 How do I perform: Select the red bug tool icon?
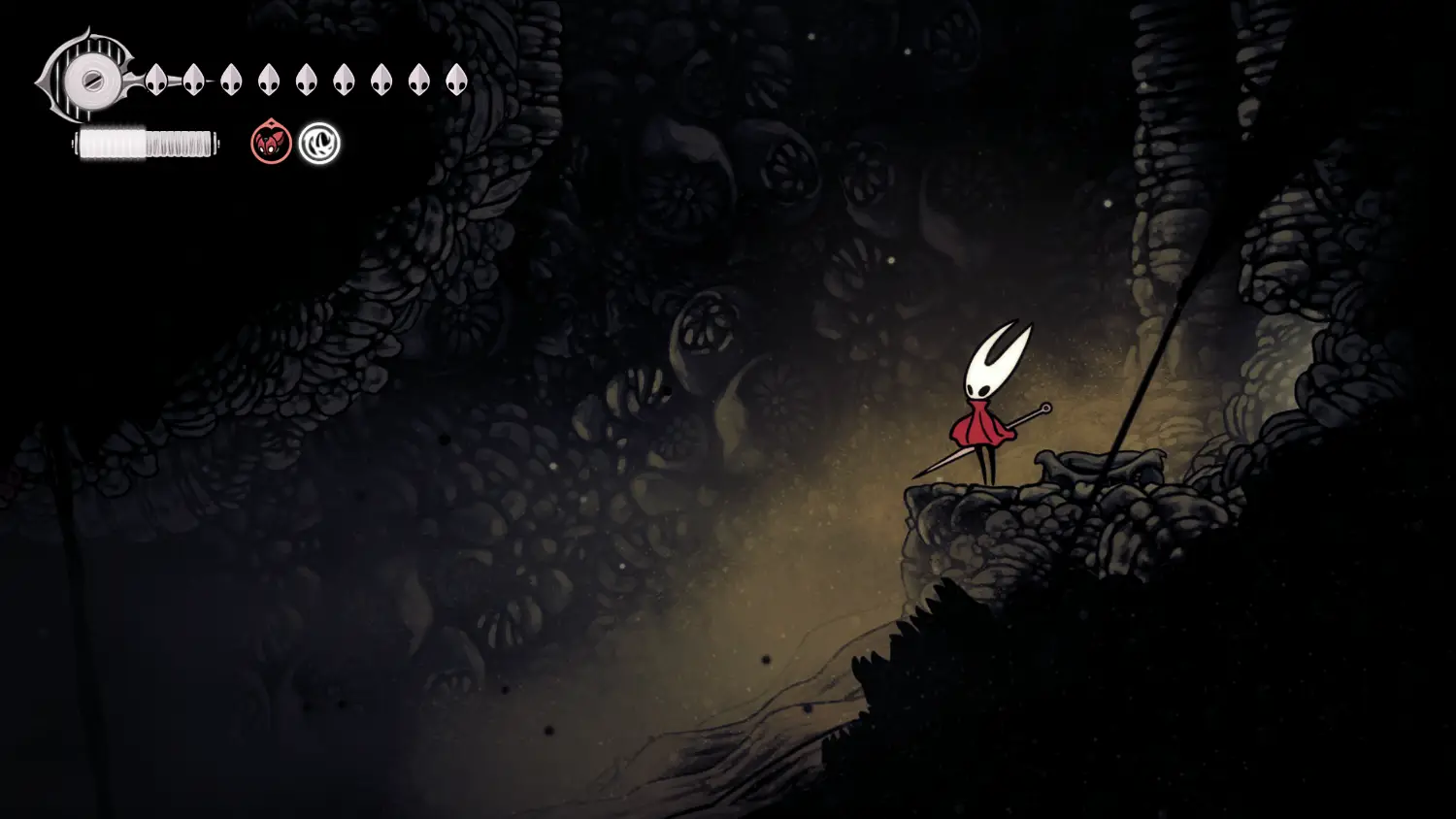(271, 144)
